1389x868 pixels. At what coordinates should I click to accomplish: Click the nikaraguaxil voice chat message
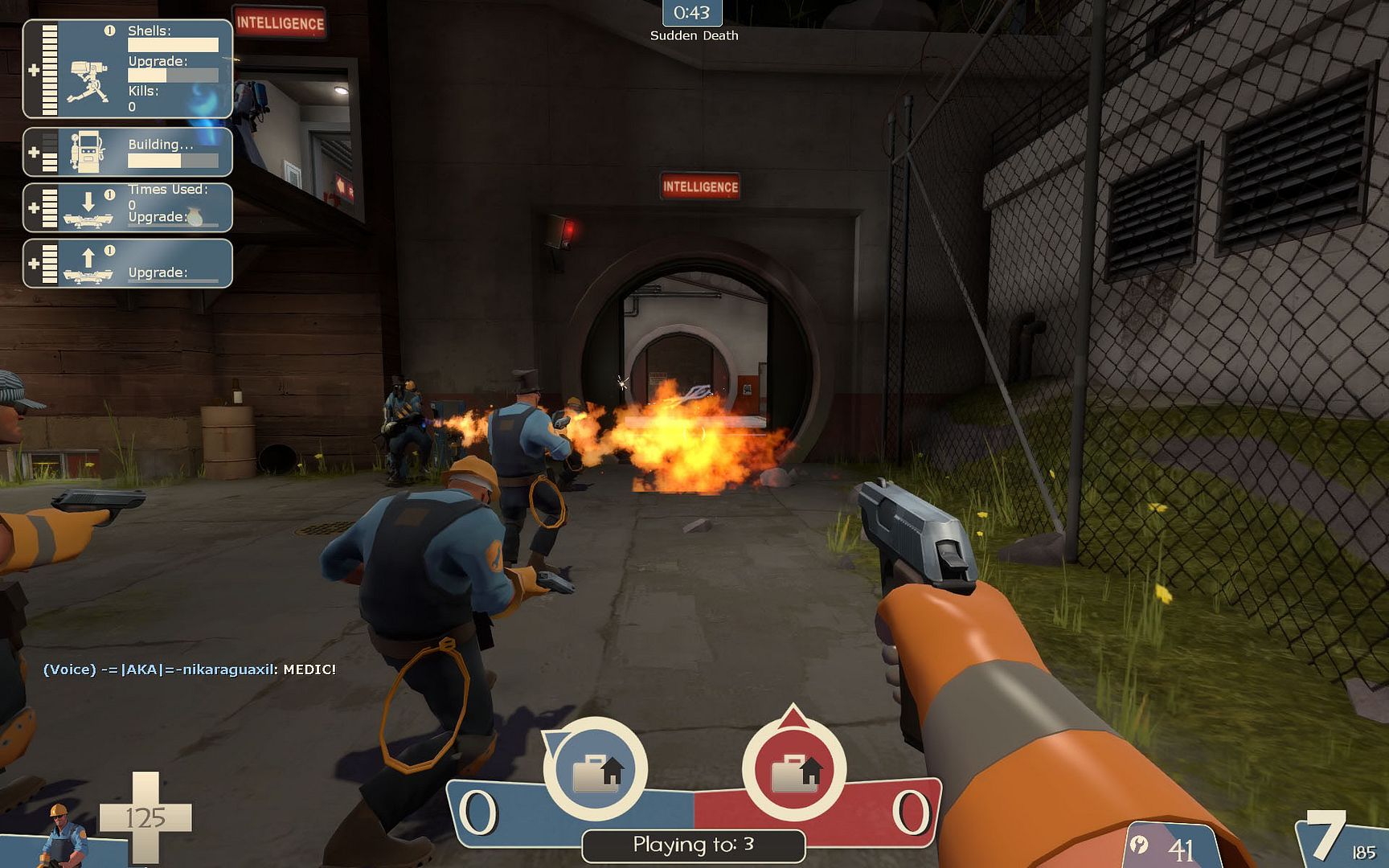190,669
